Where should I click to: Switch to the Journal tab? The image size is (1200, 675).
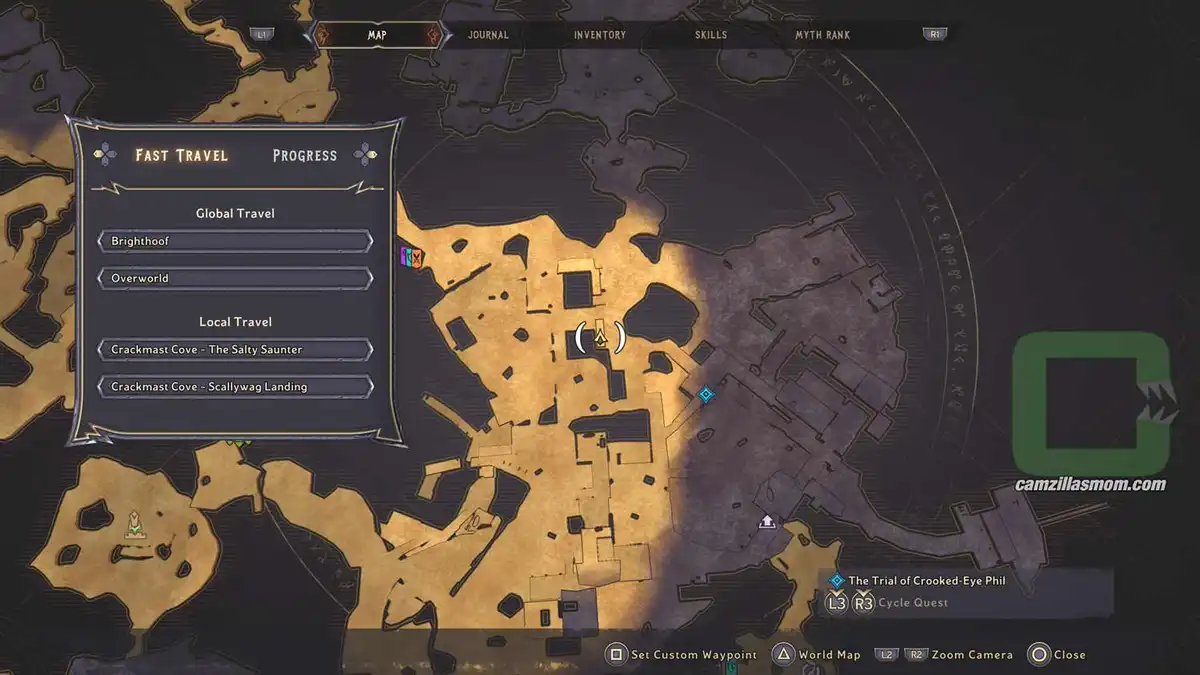[x=488, y=35]
